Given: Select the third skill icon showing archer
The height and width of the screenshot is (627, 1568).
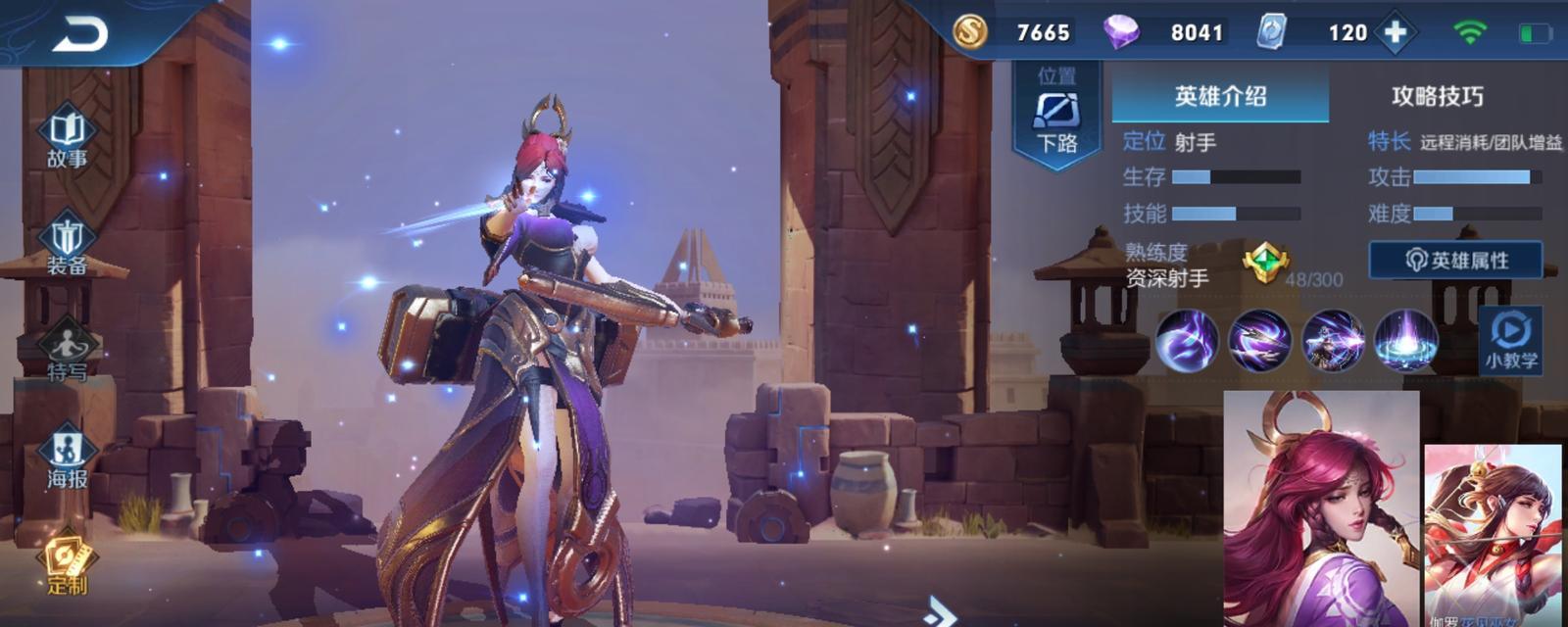Looking at the screenshot, I should pyautogui.click(x=1333, y=341).
